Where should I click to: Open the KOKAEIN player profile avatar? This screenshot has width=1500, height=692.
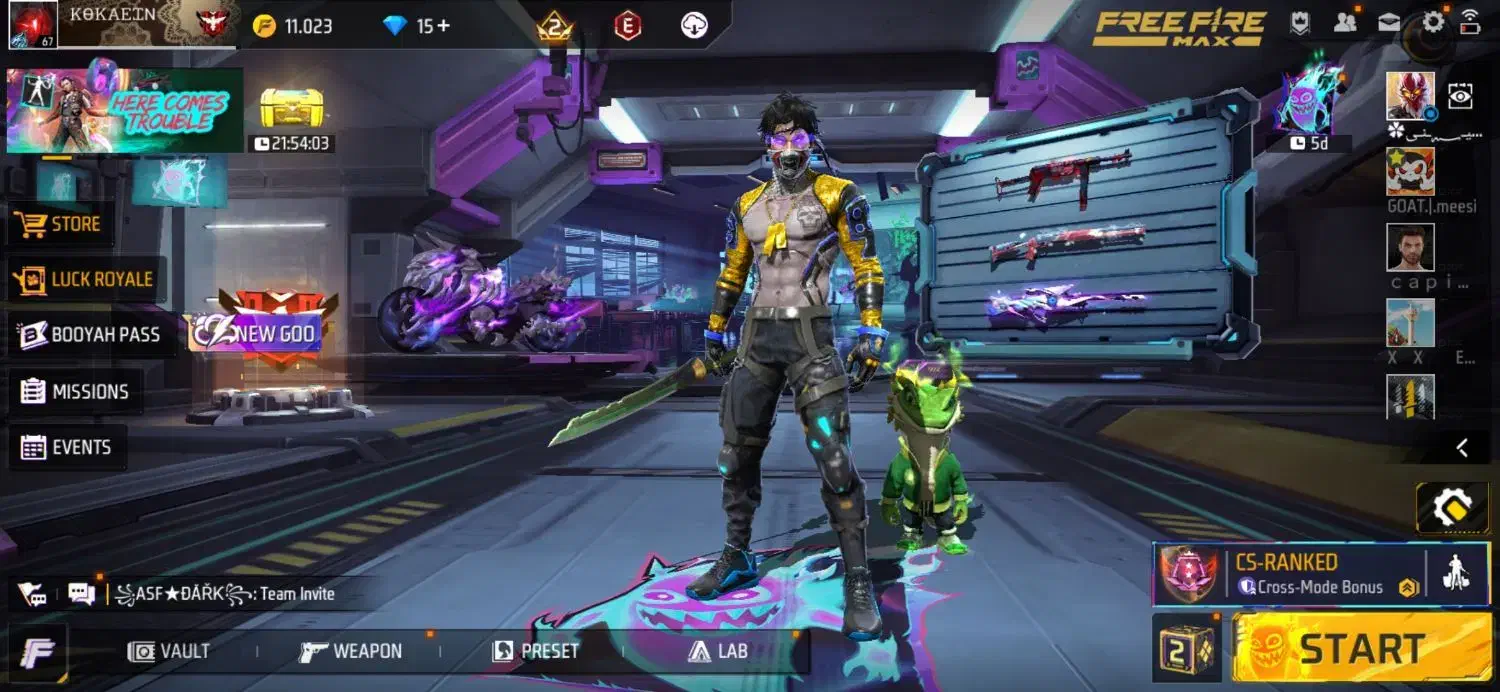[33, 25]
